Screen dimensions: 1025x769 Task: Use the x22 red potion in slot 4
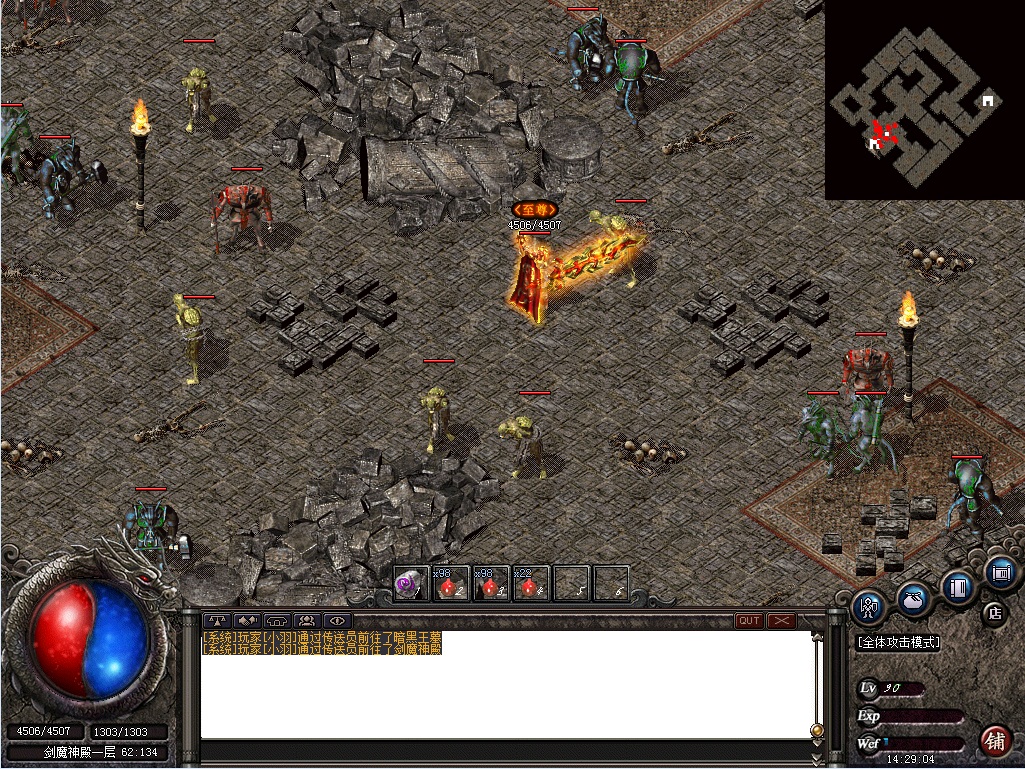click(x=531, y=584)
